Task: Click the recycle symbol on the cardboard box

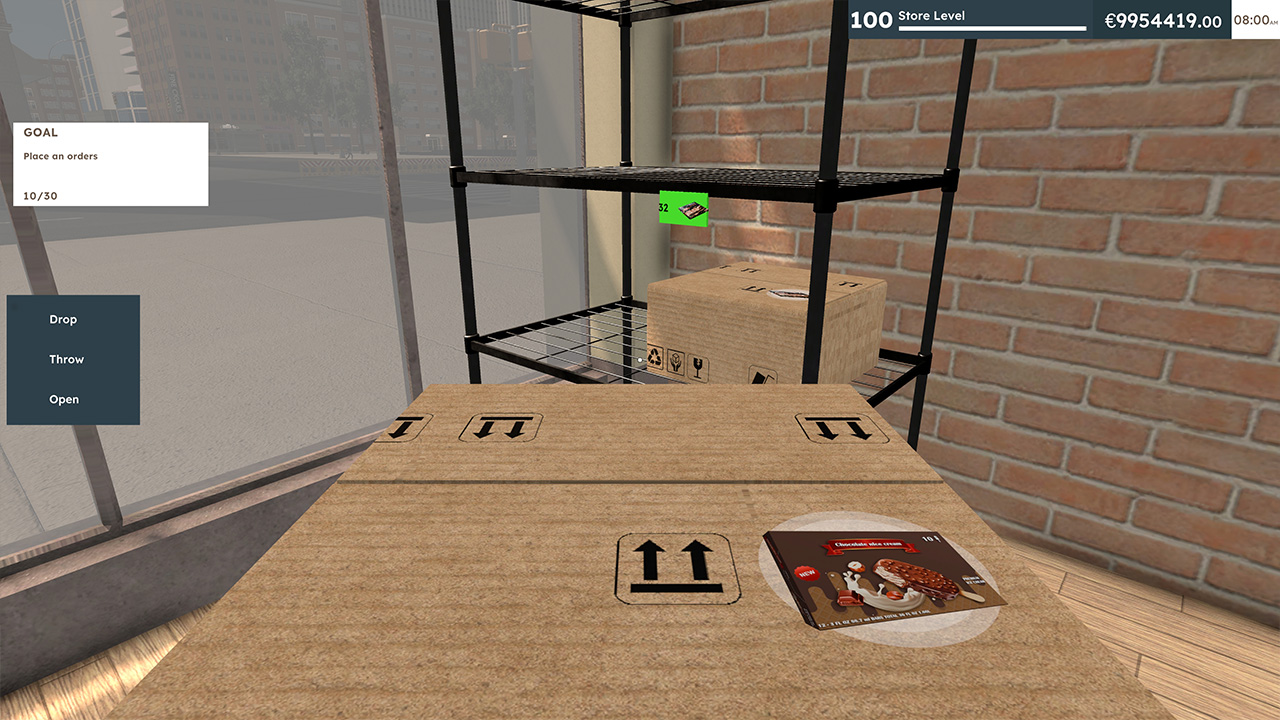Action: (x=654, y=358)
